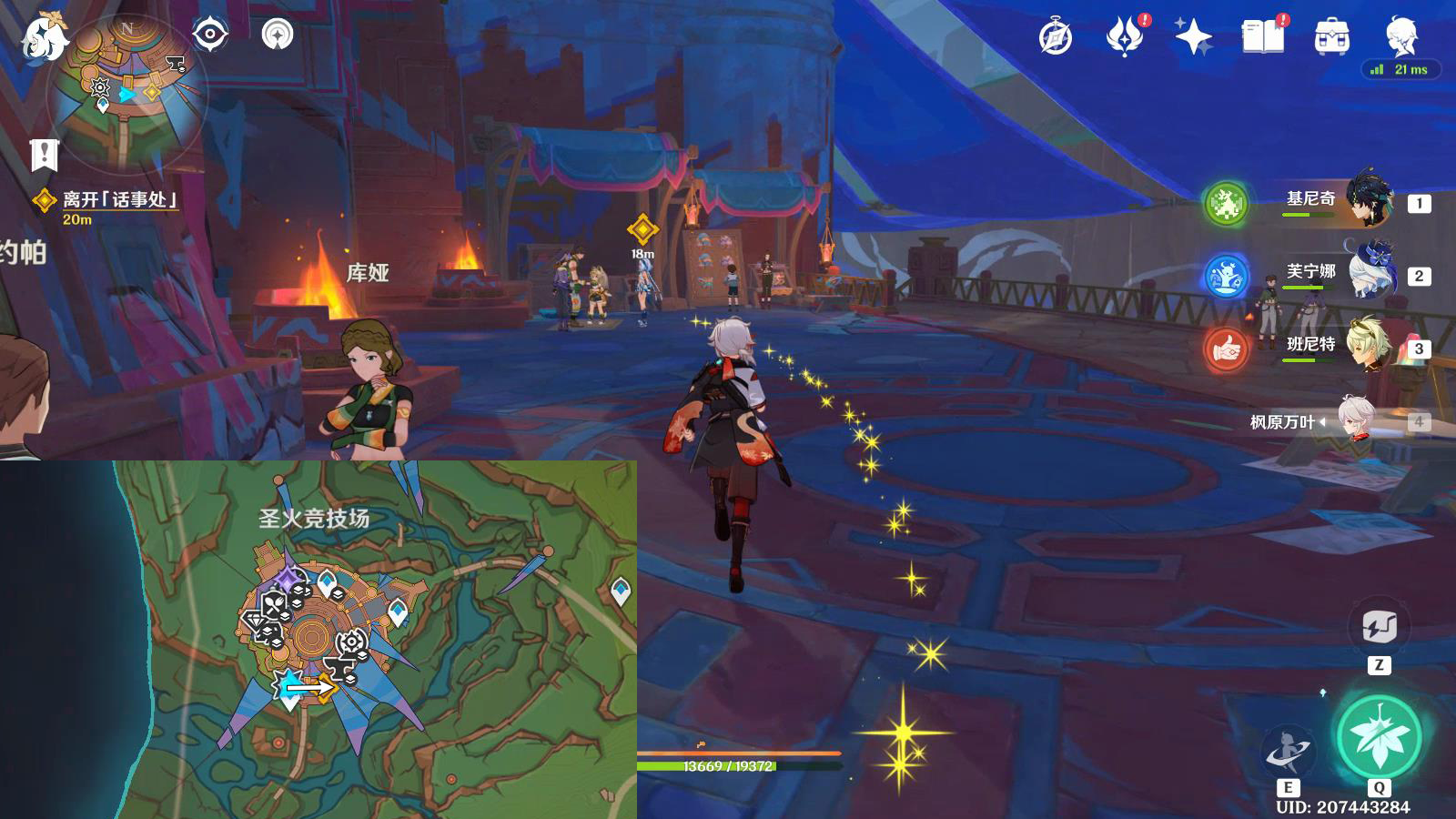
Task: Use the elemental skill icon
Action: [1289, 752]
